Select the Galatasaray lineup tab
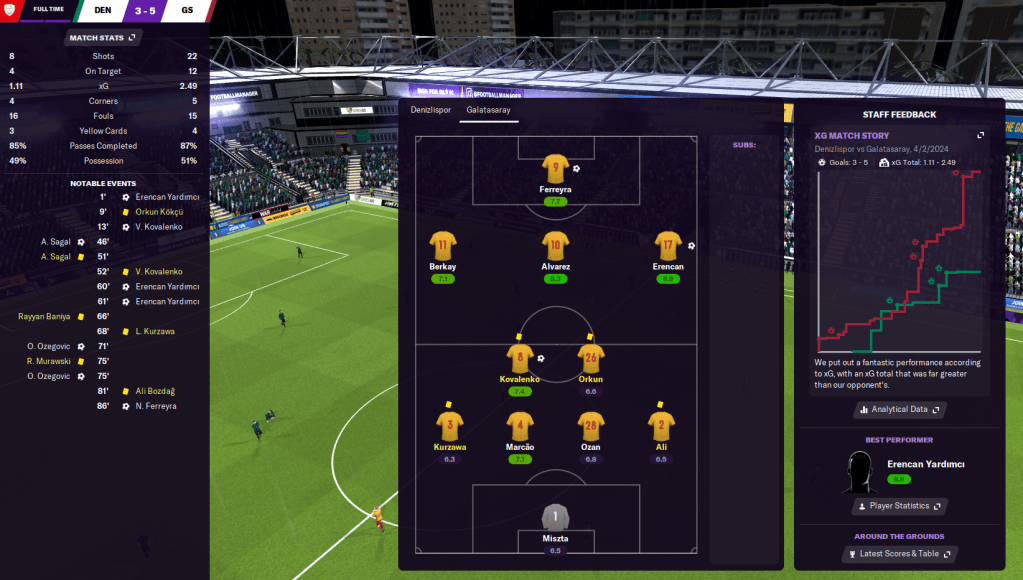This screenshot has width=1023, height=580. (488, 110)
